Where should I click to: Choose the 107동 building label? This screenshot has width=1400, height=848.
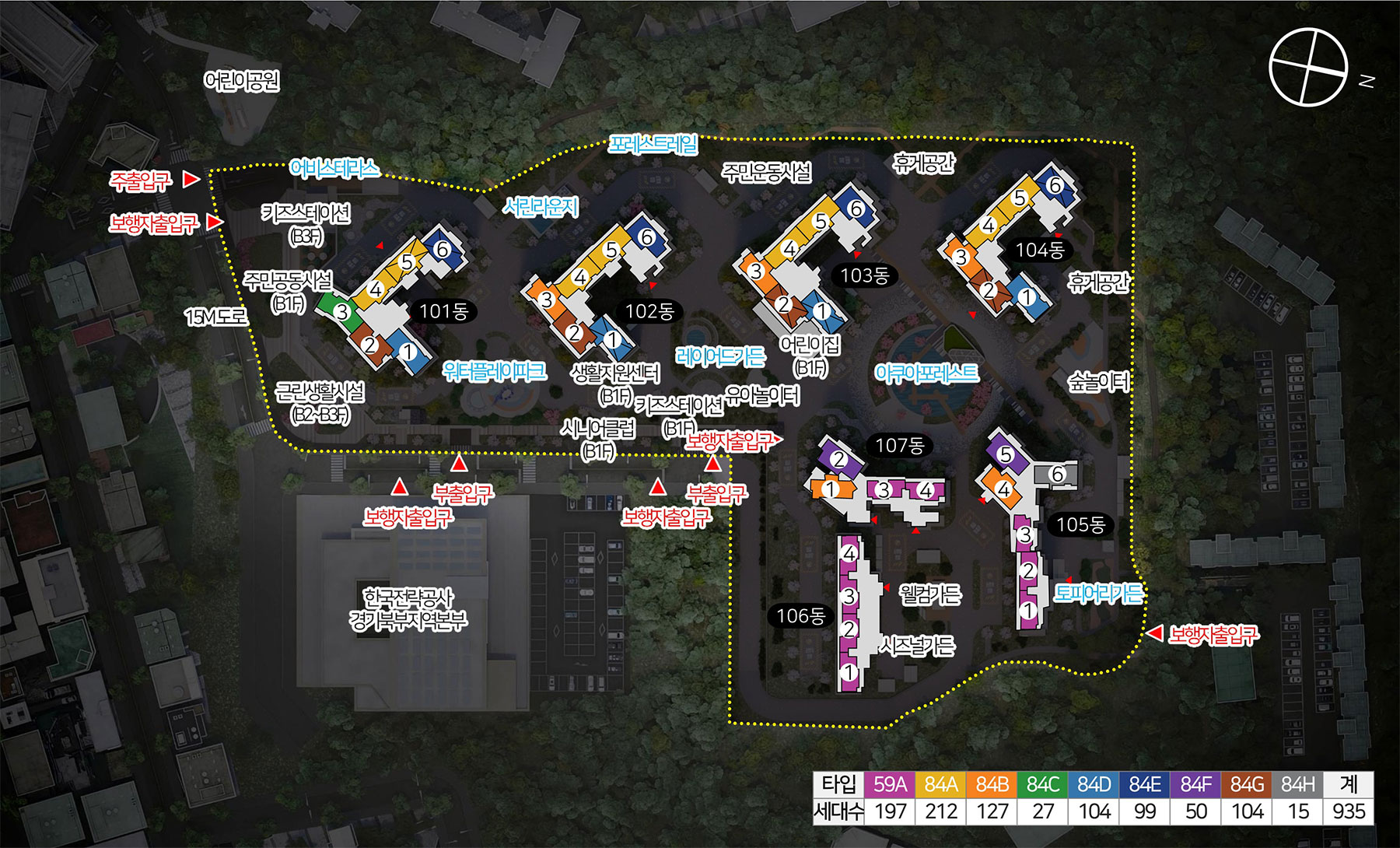coord(899,446)
